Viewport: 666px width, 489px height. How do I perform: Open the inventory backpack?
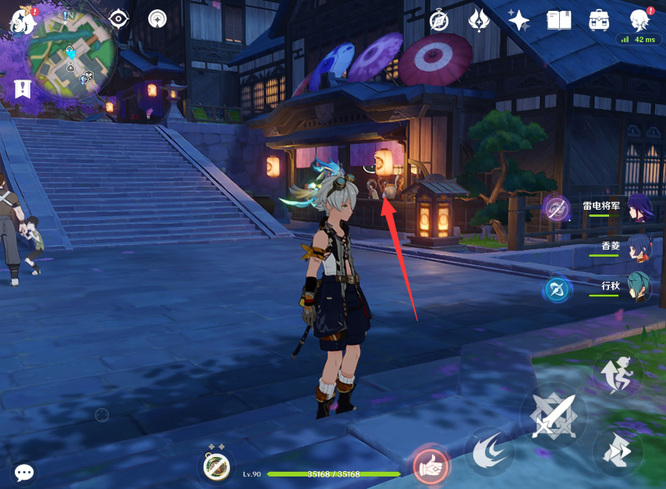tap(599, 20)
